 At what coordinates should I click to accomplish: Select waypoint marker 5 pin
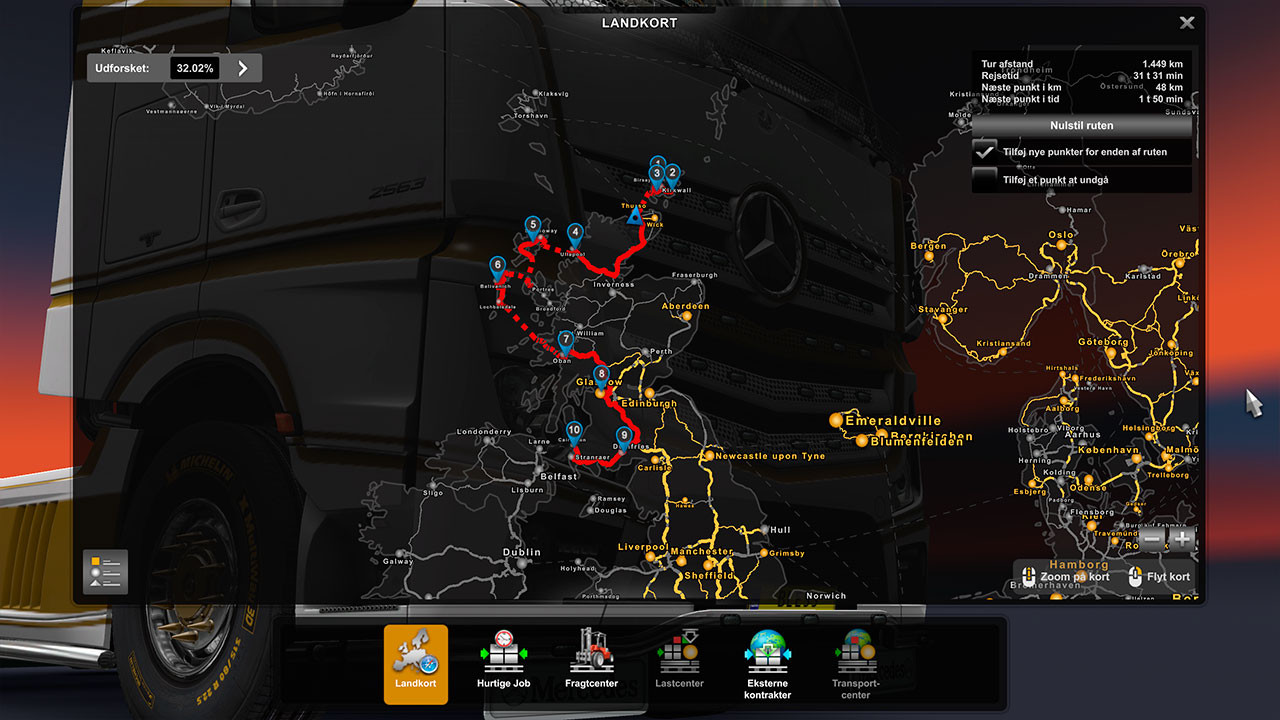(x=531, y=224)
